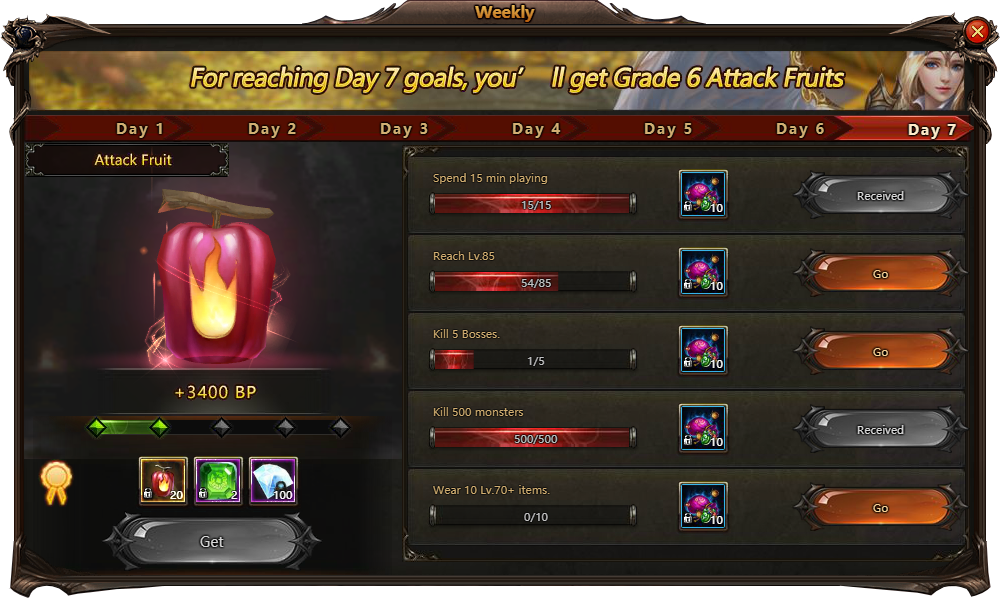Viewport: 1001px width, 598px height.
Task: Close the Weekly window
Action: [x=977, y=32]
